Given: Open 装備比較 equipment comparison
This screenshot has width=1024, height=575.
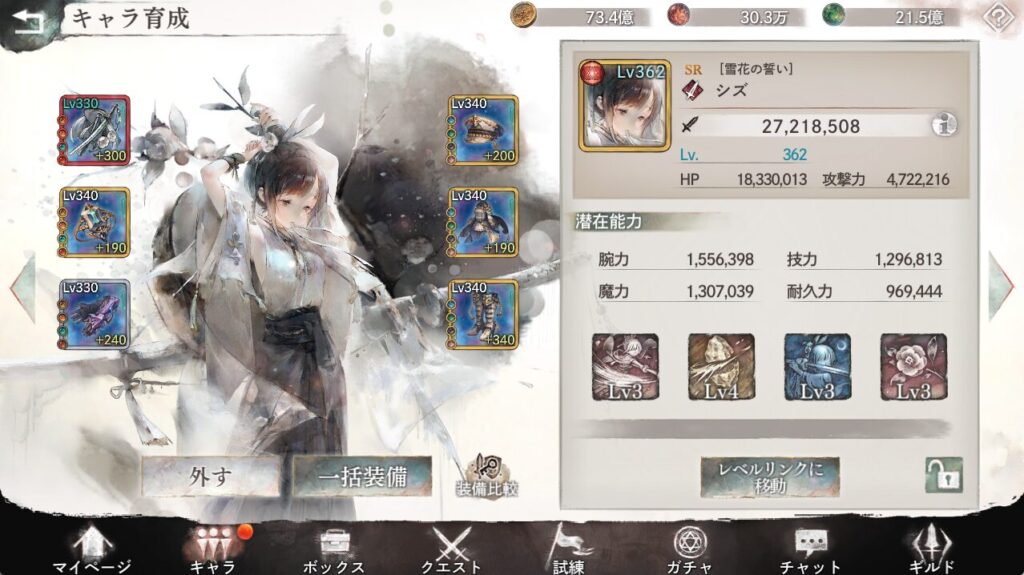Looking at the screenshot, I should click(x=487, y=478).
